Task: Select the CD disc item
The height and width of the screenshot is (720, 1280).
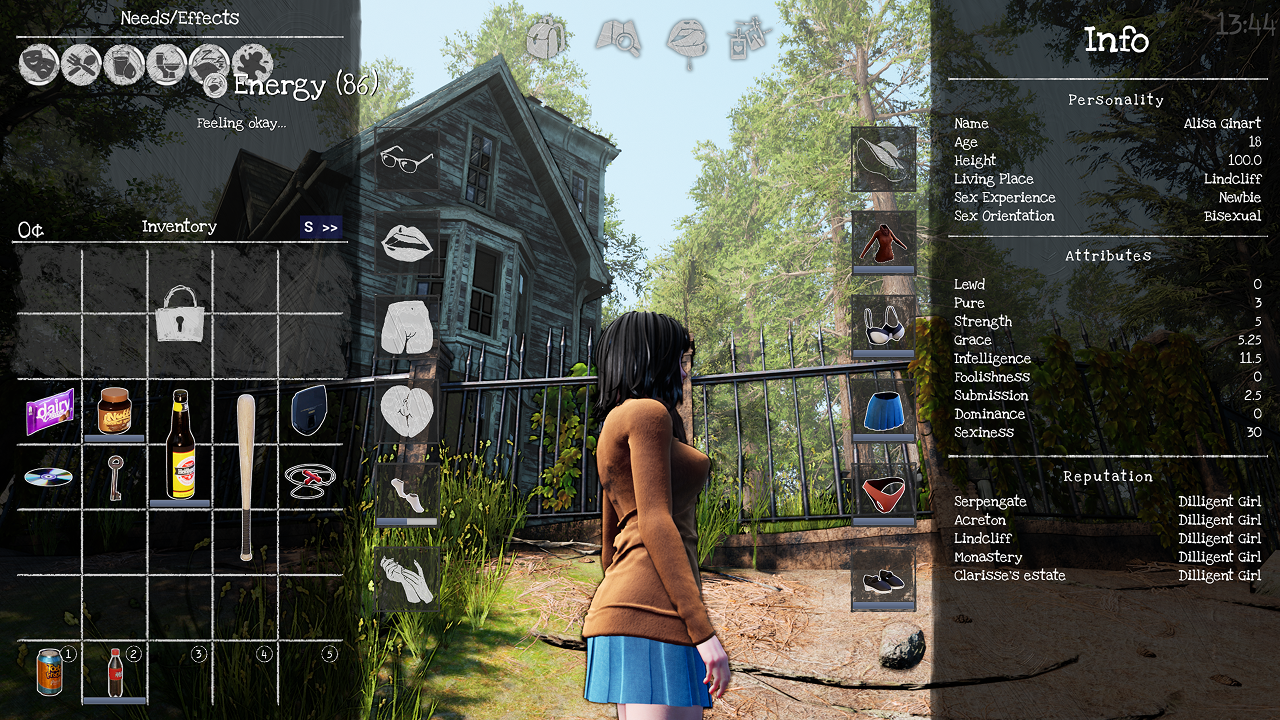Action: 49,477
